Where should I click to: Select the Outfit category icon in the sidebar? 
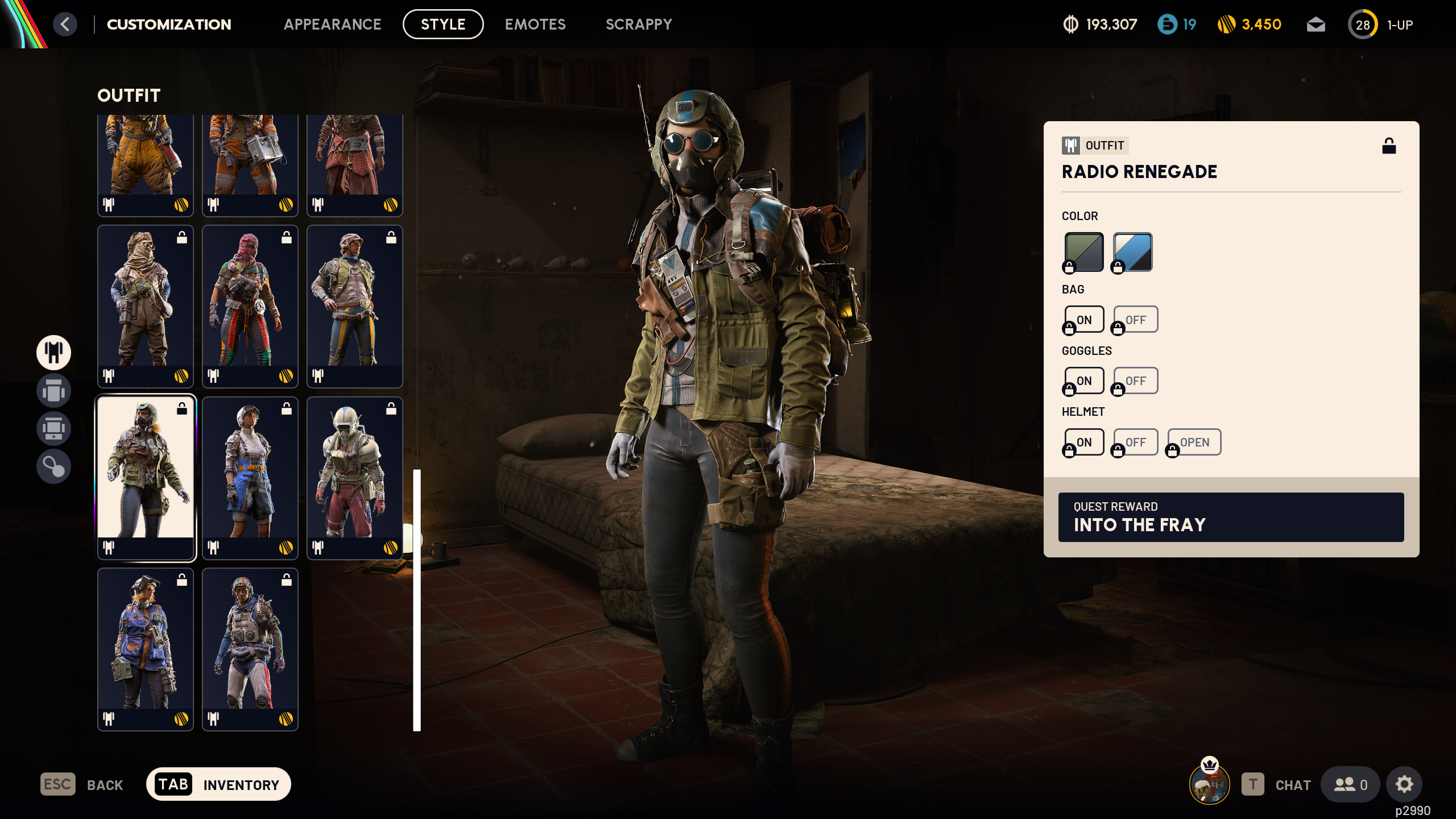(x=53, y=353)
